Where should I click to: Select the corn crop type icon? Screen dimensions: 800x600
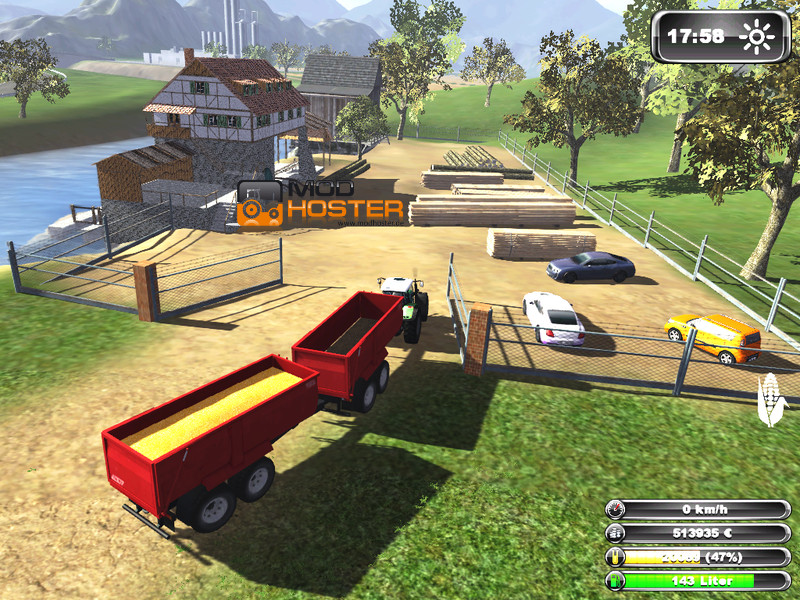click(x=771, y=397)
